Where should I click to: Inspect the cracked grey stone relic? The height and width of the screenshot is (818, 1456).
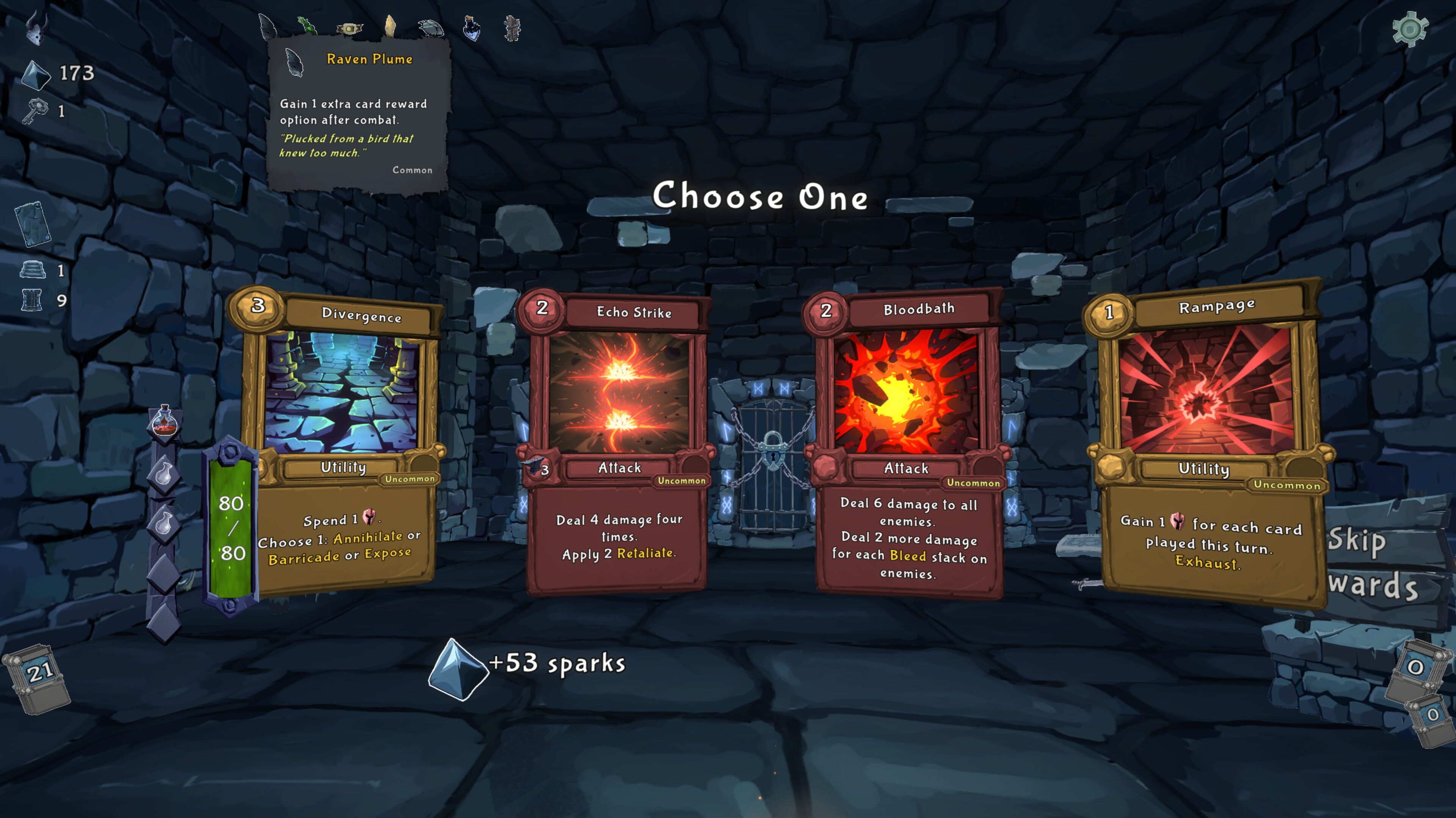(x=431, y=27)
